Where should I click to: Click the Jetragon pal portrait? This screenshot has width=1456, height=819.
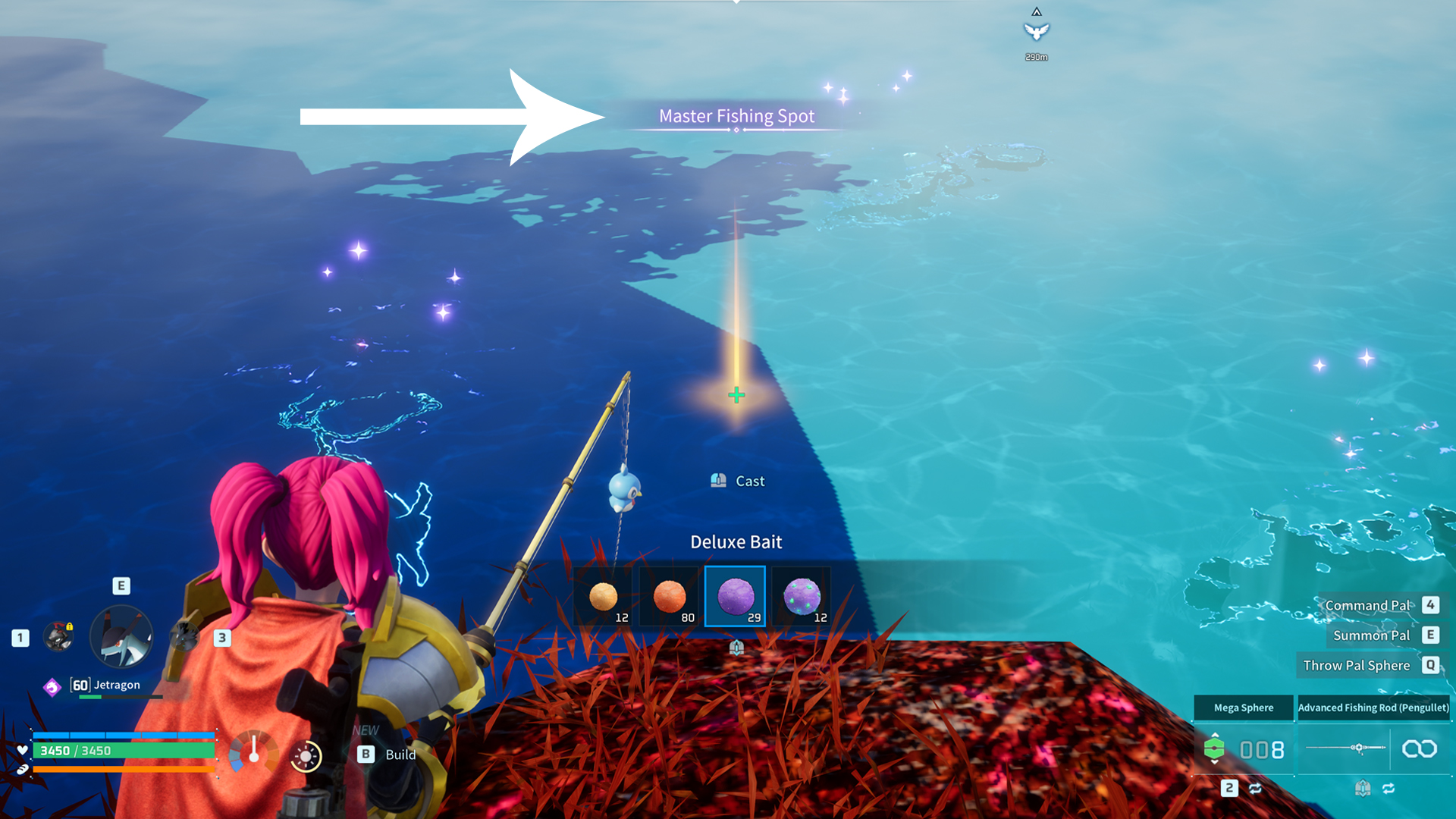tap(121, 637)
